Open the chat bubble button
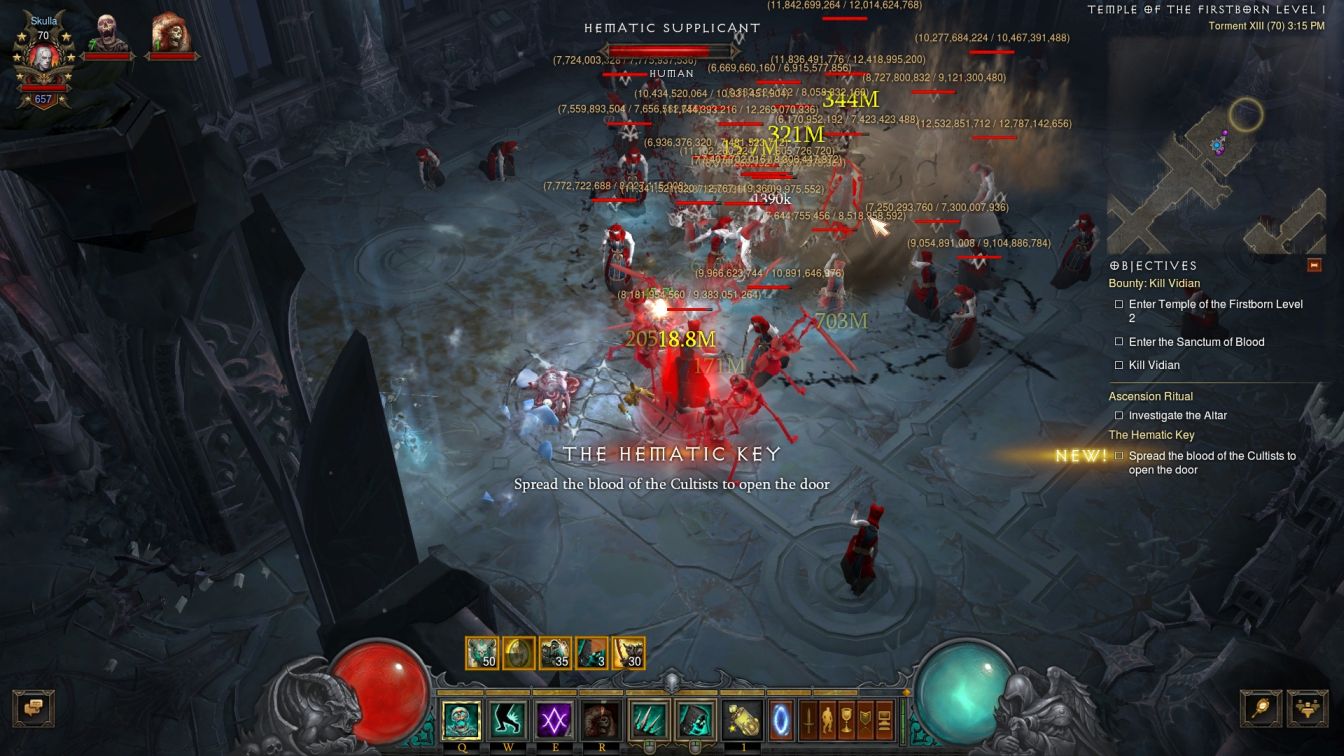The width and height of the screenshot is (1344, 756). pos(32,708)
